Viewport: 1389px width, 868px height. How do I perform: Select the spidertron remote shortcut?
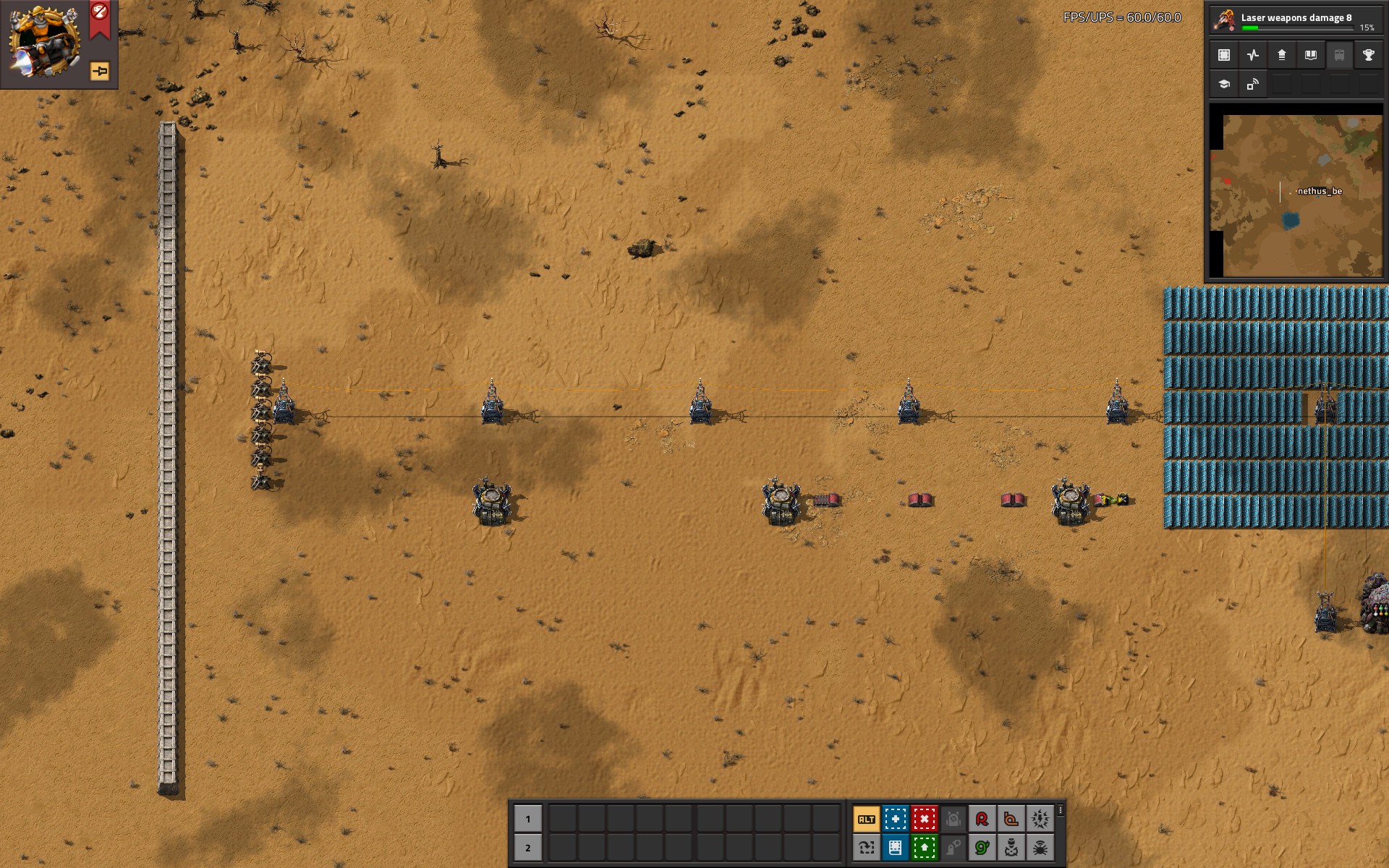click(x=1040, y=847)
